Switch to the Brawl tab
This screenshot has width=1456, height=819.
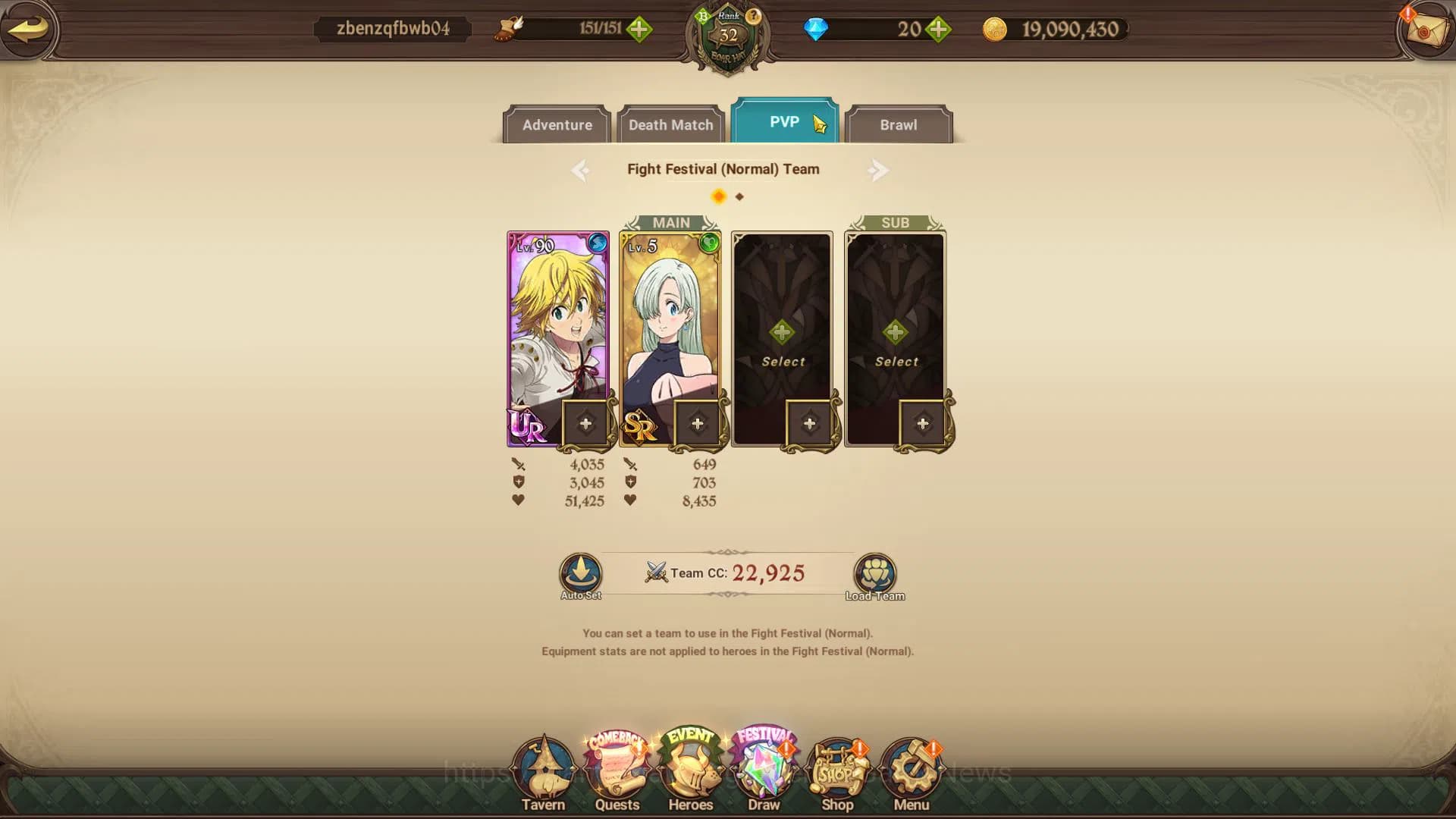tap(898, 124)
